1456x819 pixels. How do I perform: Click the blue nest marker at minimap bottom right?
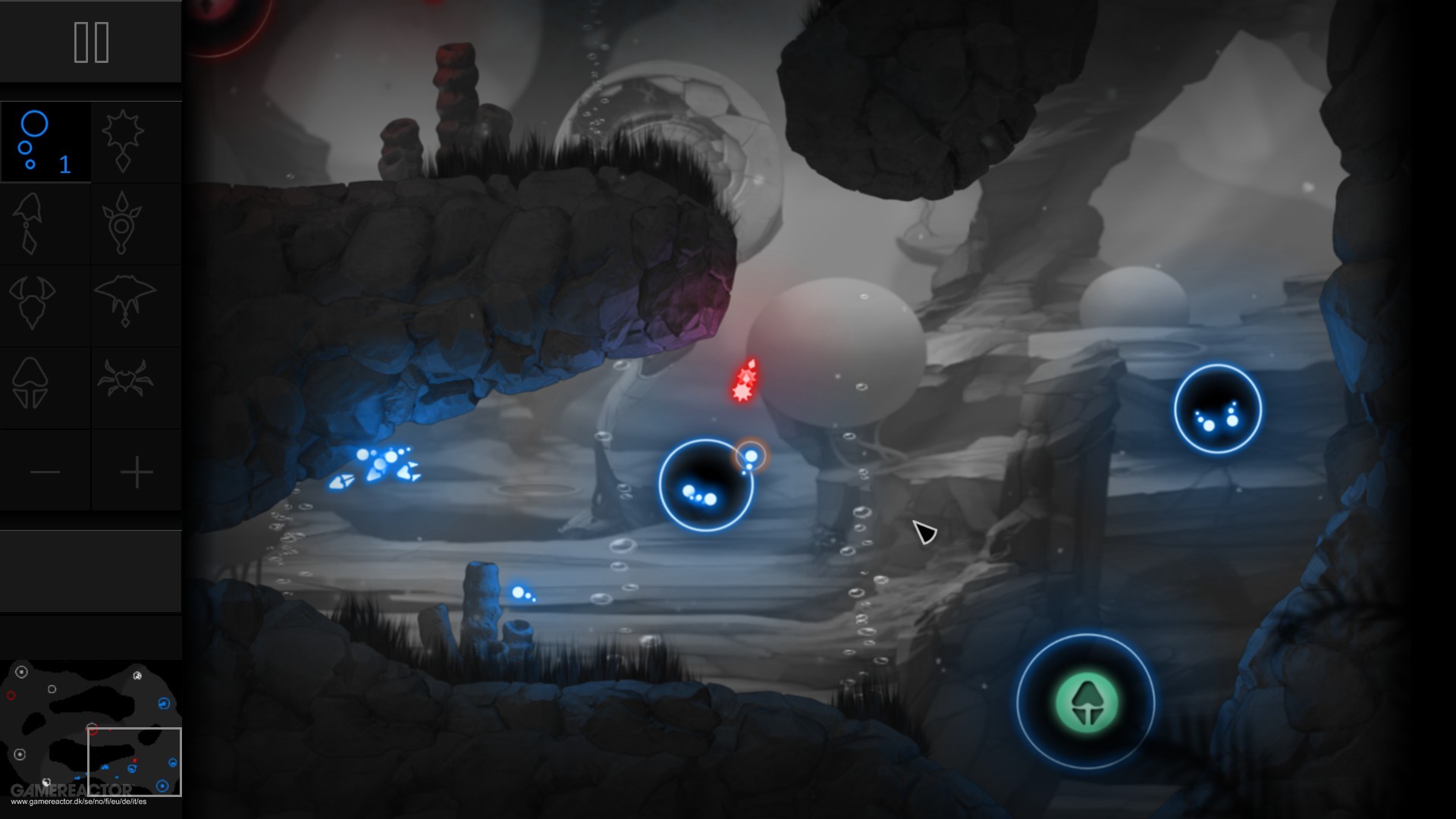pos(162,786)
